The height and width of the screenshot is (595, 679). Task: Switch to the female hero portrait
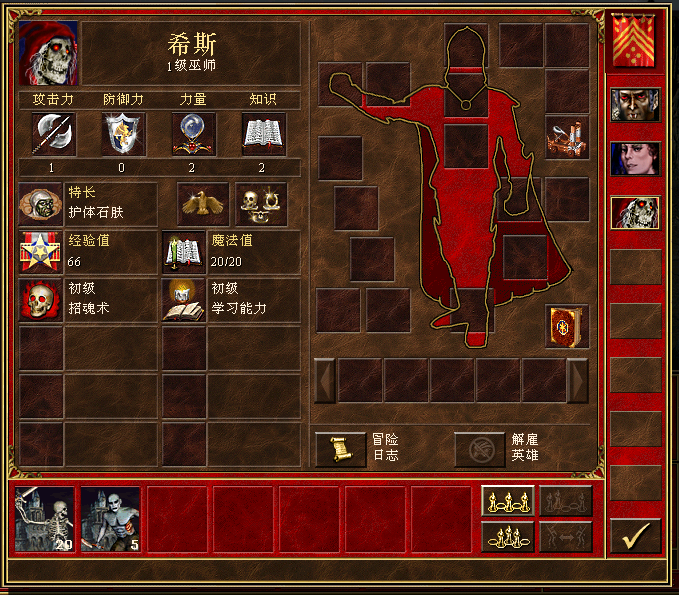(x=635, y=159)
